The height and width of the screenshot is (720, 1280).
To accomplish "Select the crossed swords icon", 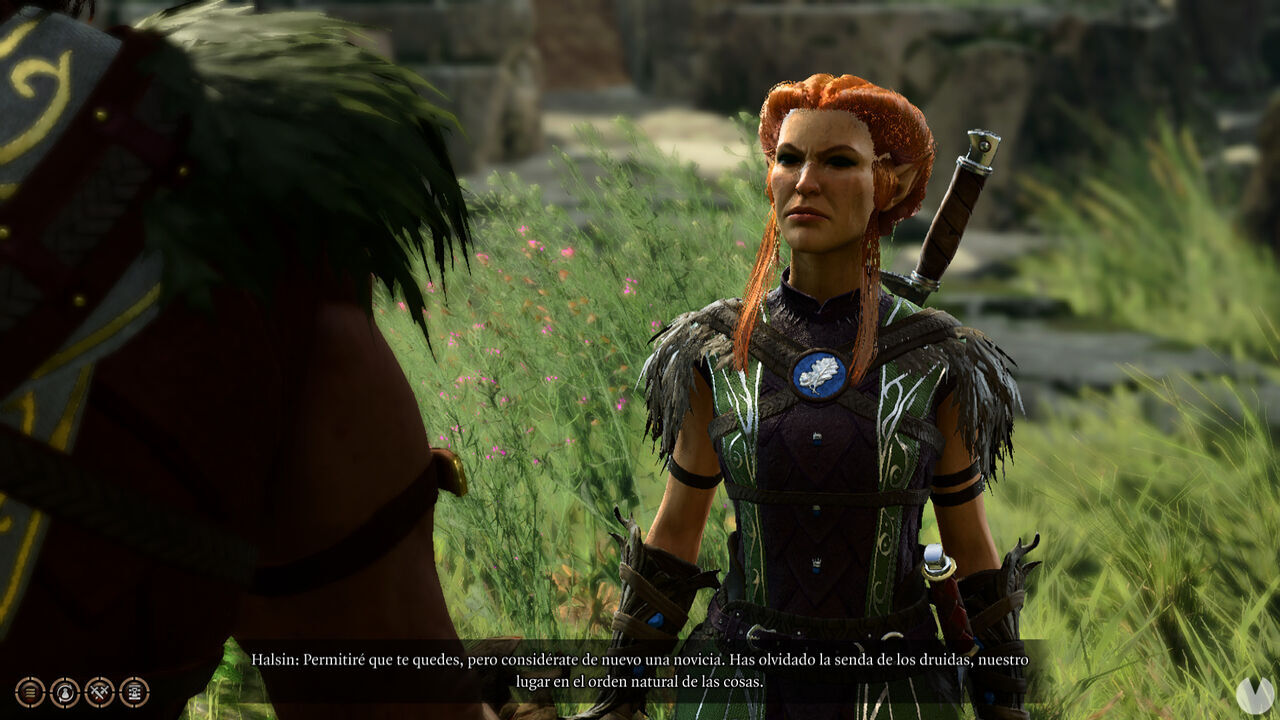I will coord(100,691).
